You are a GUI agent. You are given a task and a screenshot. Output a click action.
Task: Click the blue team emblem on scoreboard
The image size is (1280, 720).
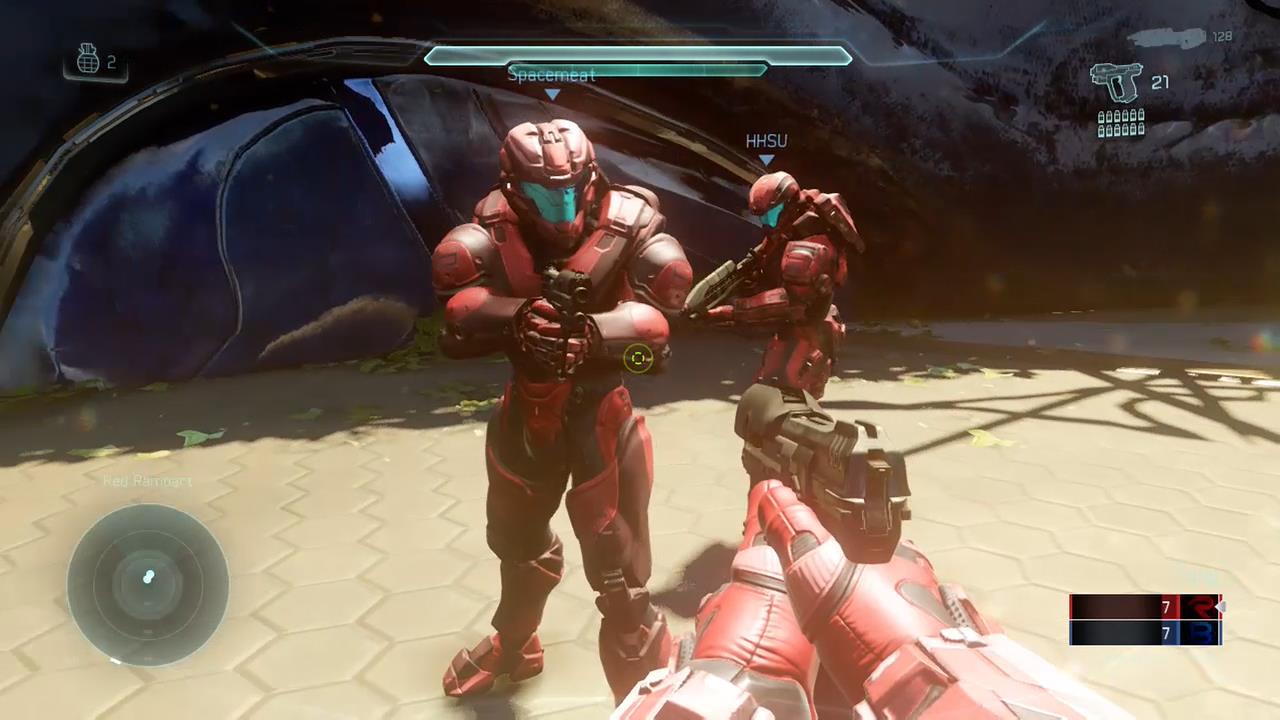pyautogui.click(x=1197, y=633)
